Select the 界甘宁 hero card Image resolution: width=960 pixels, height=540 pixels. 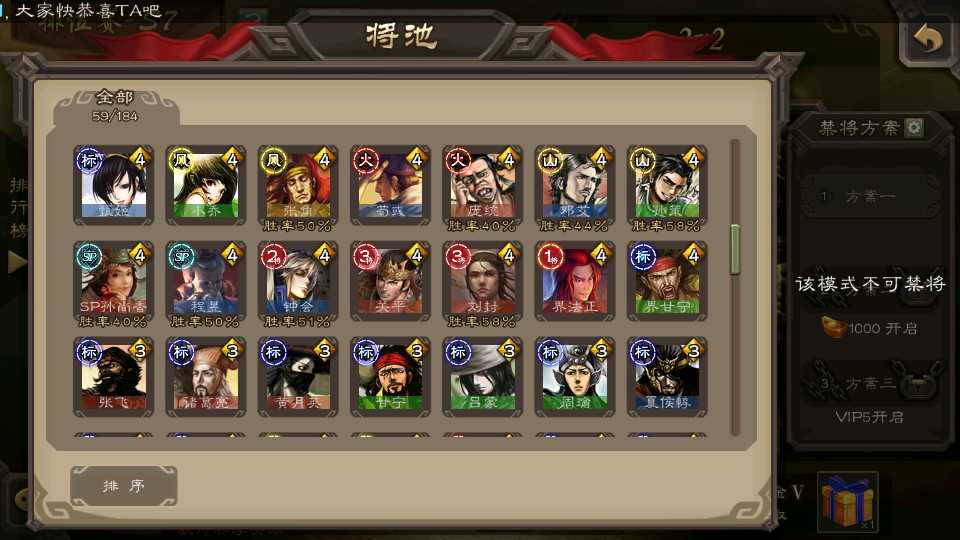click(x=667, y=282)
